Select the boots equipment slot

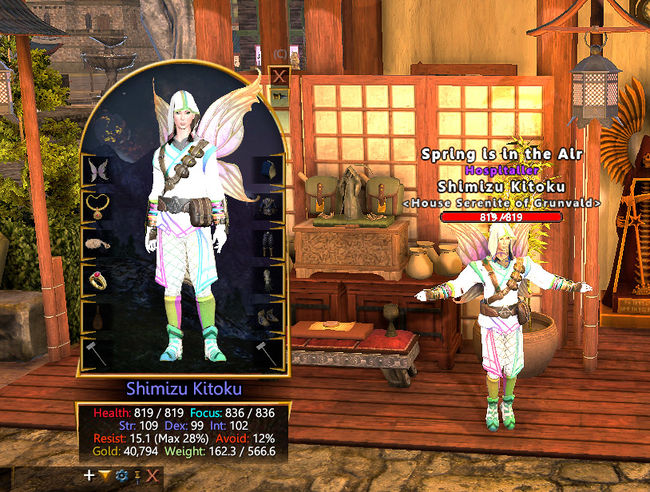coord(268,316)
